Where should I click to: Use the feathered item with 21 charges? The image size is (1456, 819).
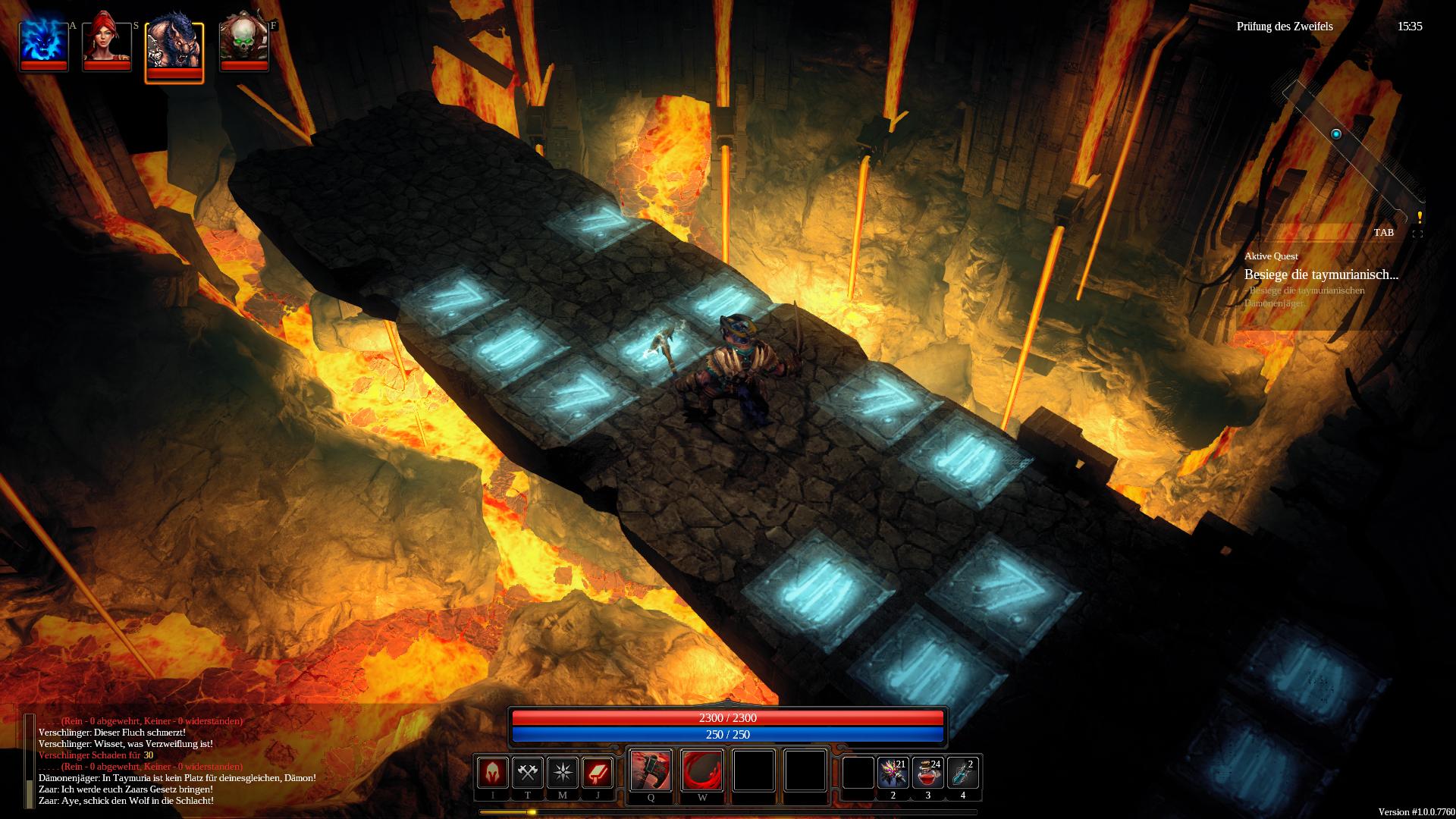(x=893, y=773)
